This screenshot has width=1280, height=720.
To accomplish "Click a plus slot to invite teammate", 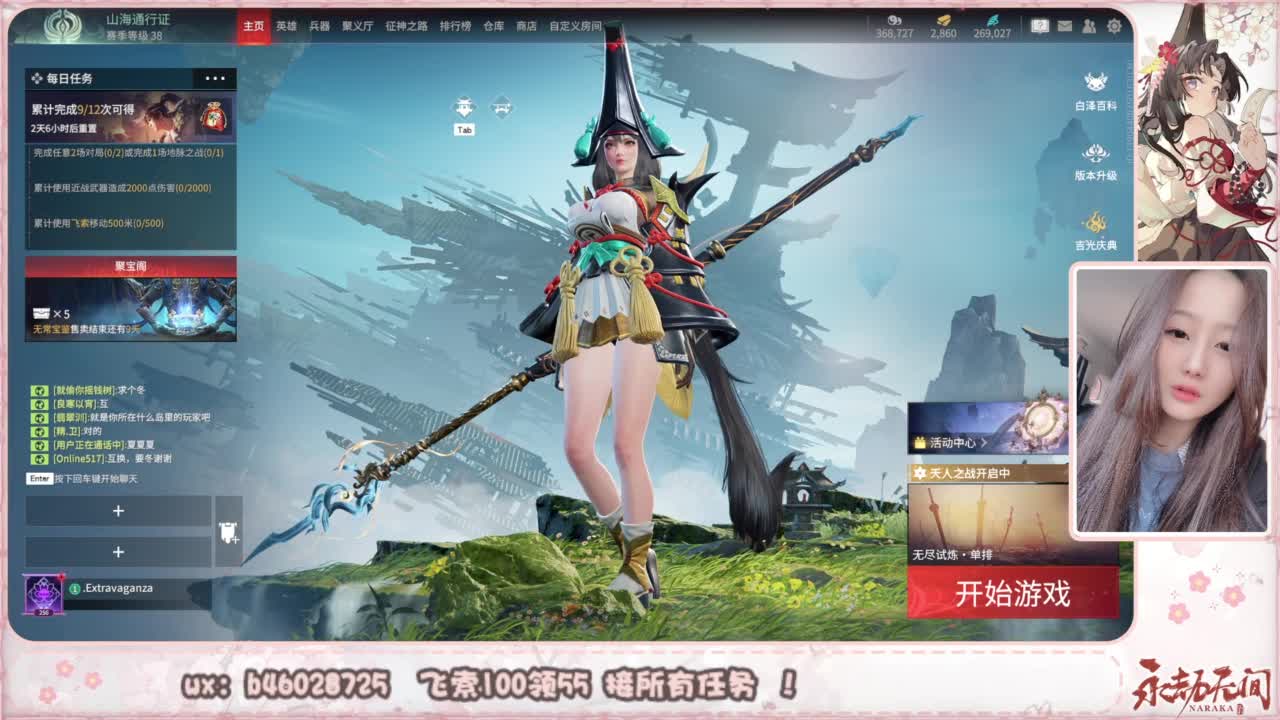I will (x=120, y=512).
